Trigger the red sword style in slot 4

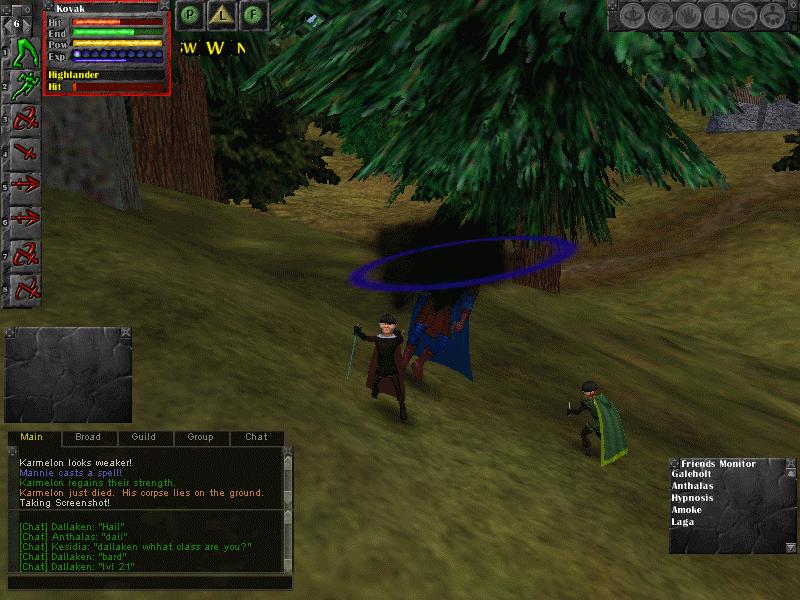[x=26, y=154]
